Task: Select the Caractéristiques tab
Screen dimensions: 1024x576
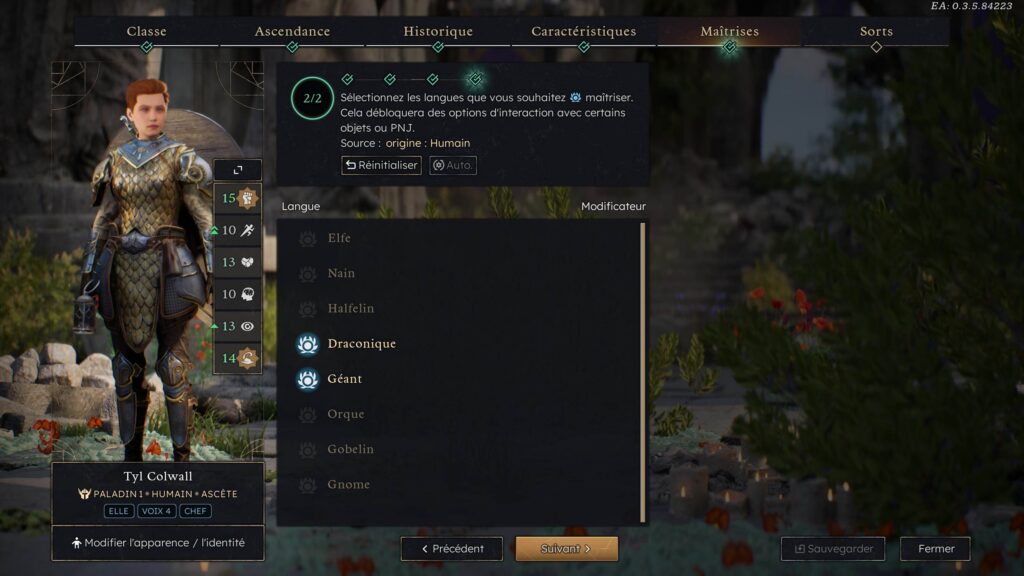Action: [584, 32]
